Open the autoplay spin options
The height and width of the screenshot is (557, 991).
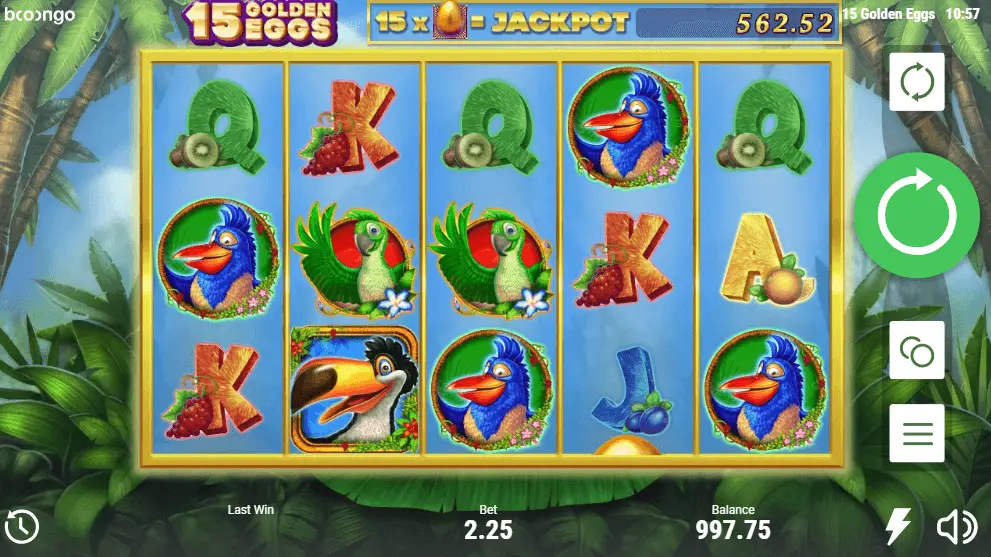click(916, 82)
